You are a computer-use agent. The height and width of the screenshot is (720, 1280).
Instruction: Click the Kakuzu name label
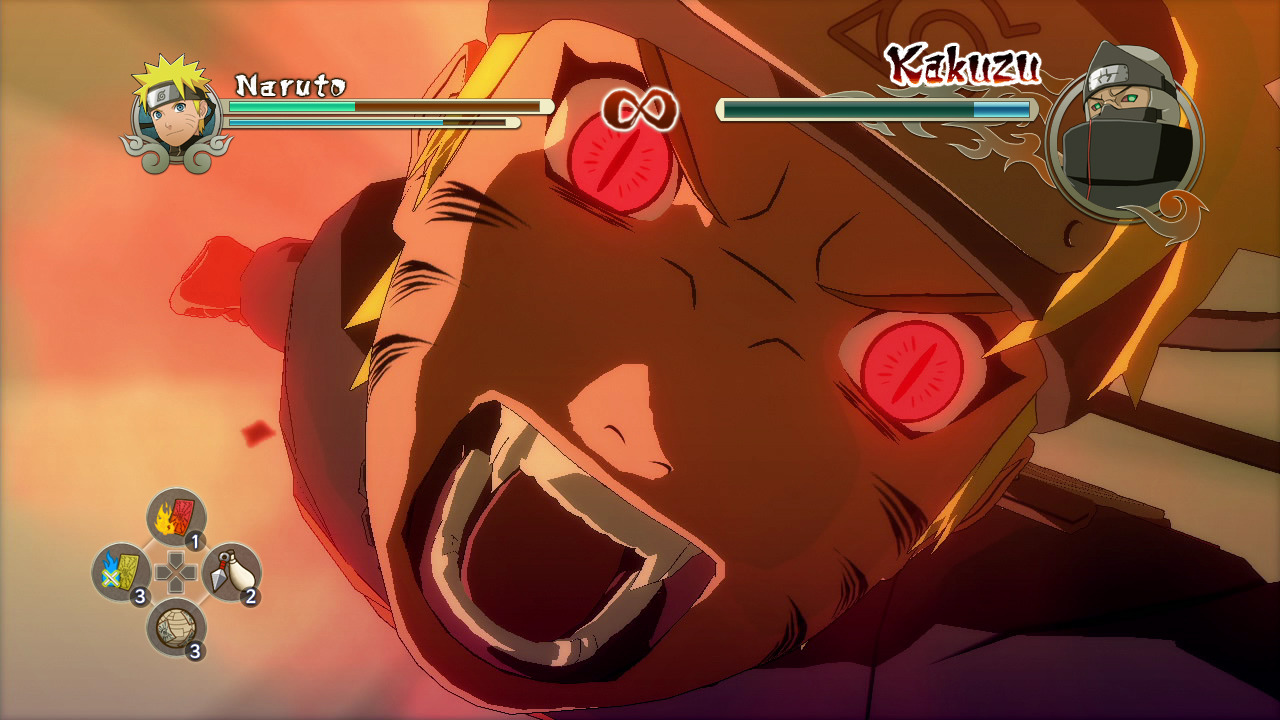(965, 65)
